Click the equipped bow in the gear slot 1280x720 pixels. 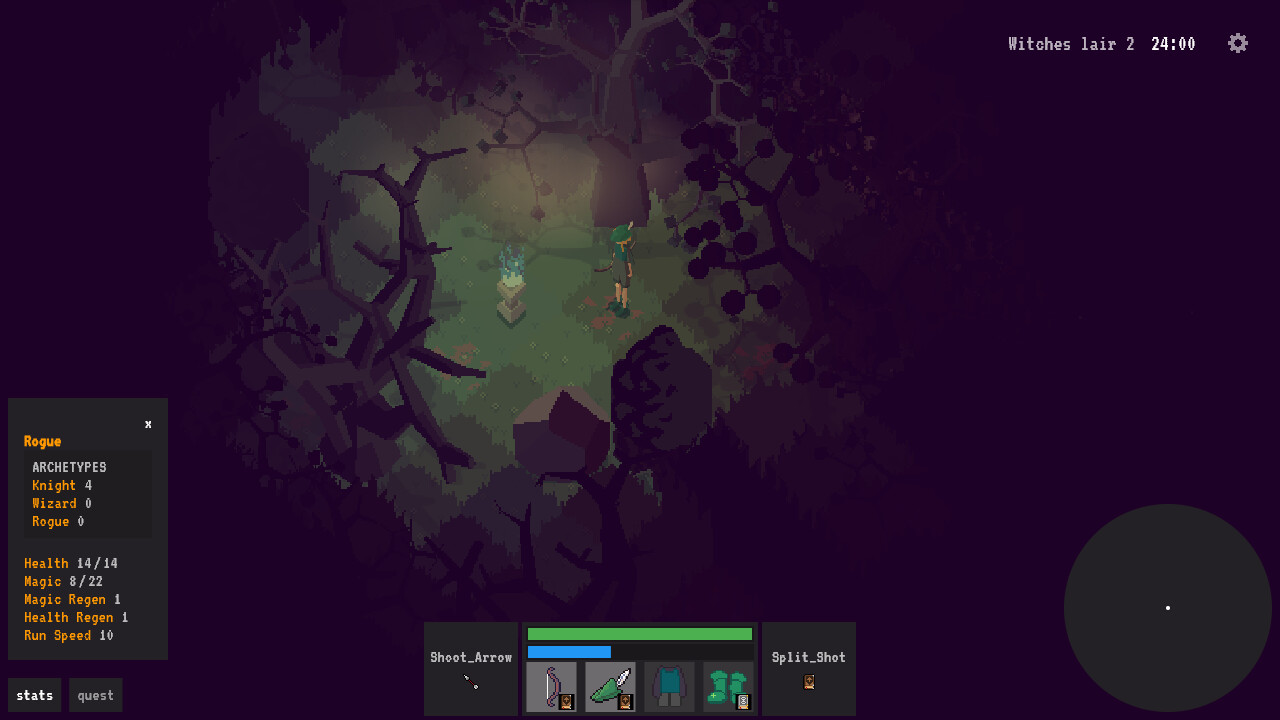tap(551, 686)
